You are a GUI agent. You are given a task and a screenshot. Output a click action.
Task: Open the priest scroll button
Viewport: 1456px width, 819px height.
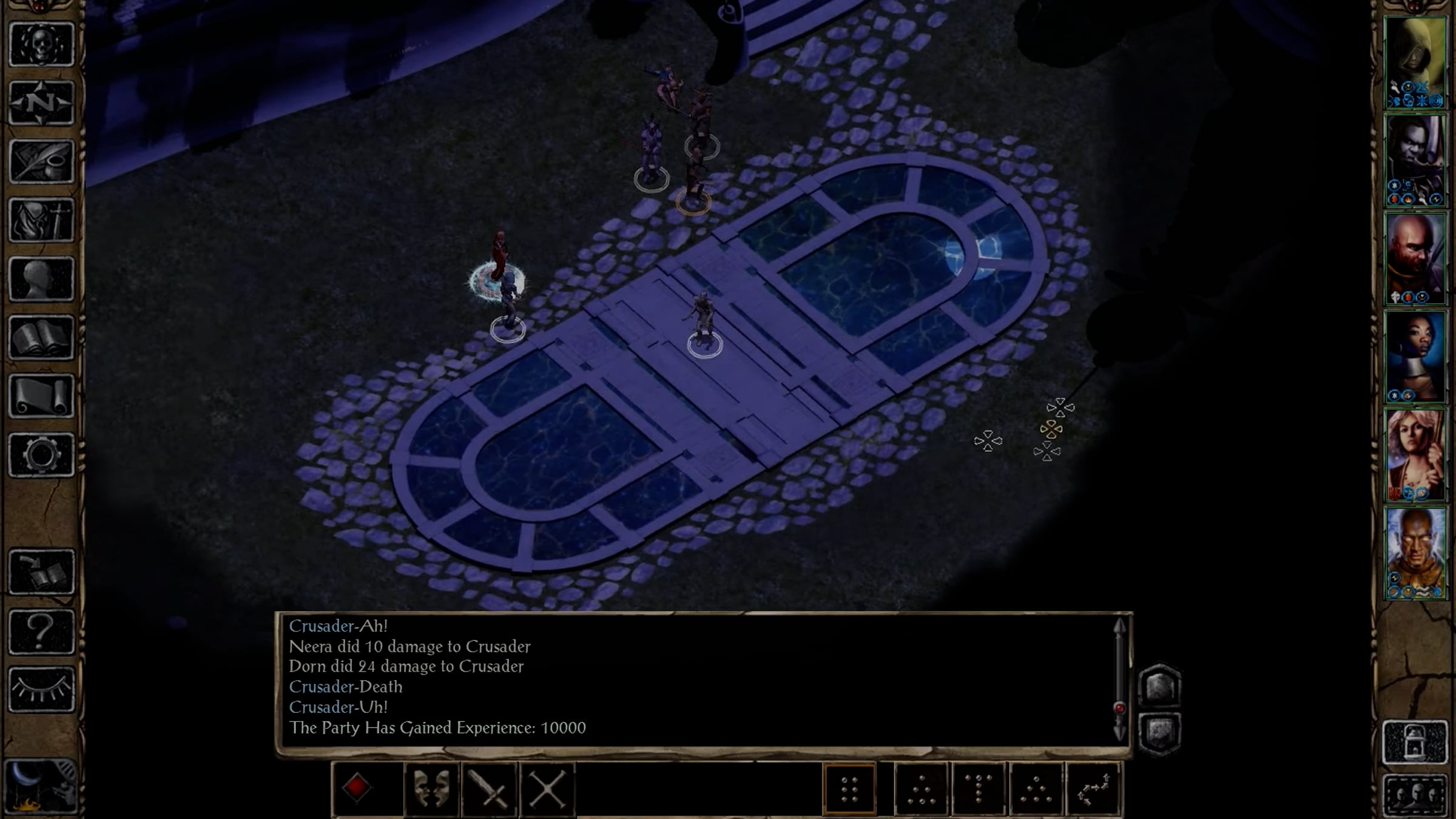point(41,396)
